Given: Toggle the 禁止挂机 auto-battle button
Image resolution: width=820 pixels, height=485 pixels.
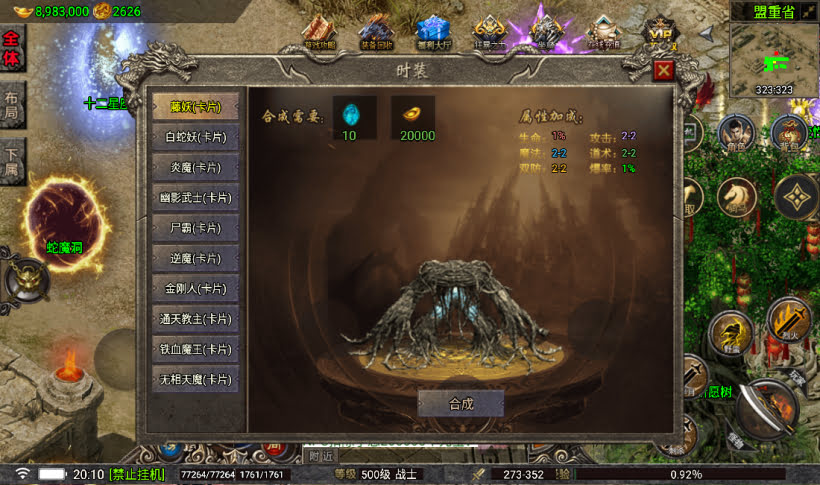Looking at the screenshot, I should [136, 474].
